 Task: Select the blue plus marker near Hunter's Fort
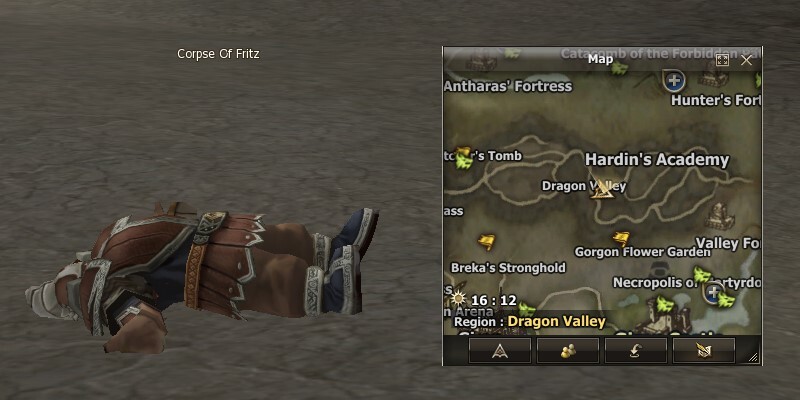point(675,80)
